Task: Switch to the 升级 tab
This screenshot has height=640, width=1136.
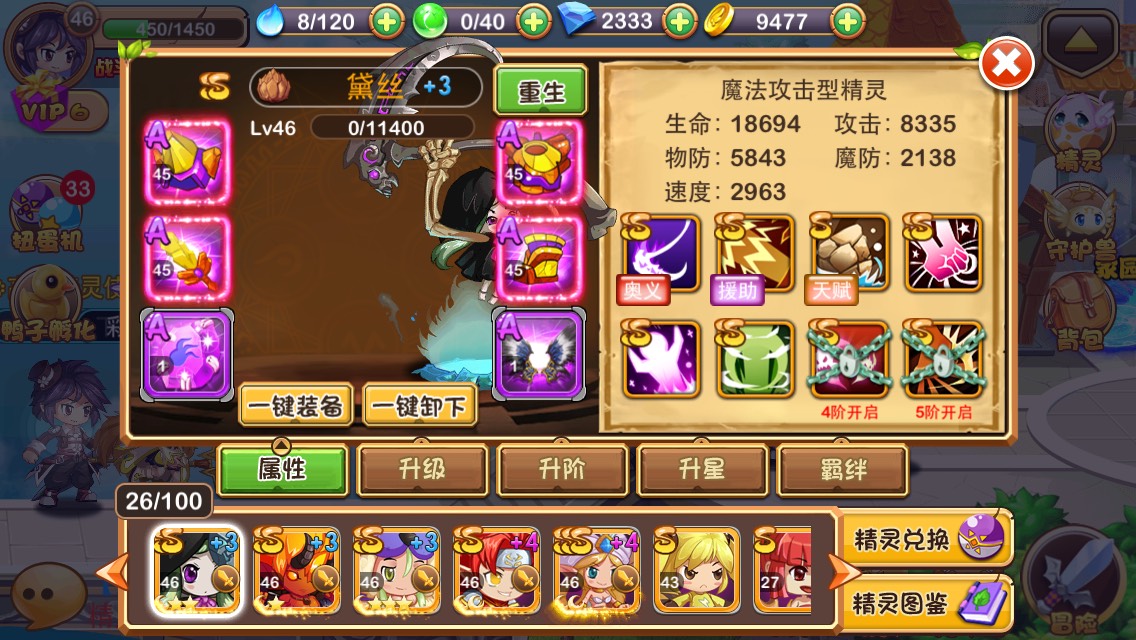Action: pos(422,469)
